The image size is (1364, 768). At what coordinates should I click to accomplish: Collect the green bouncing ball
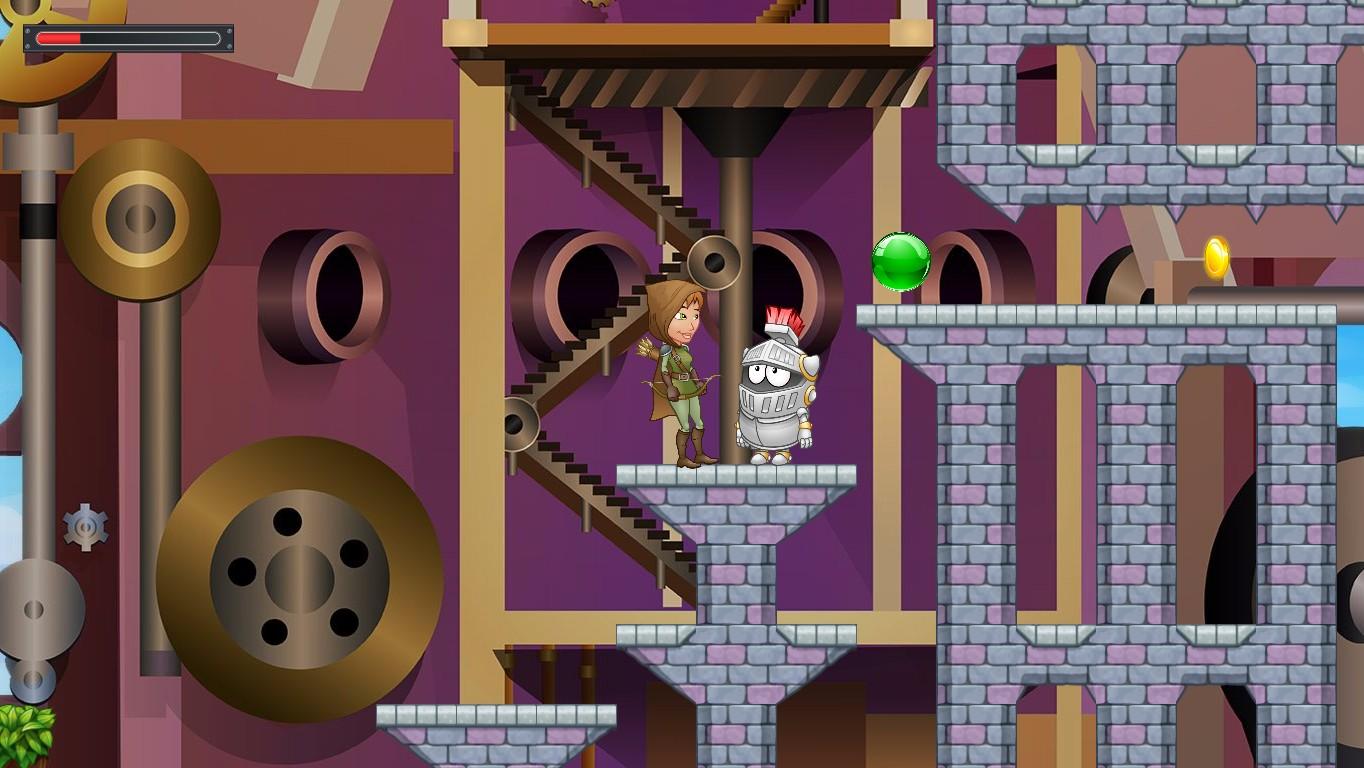[900, 262]
